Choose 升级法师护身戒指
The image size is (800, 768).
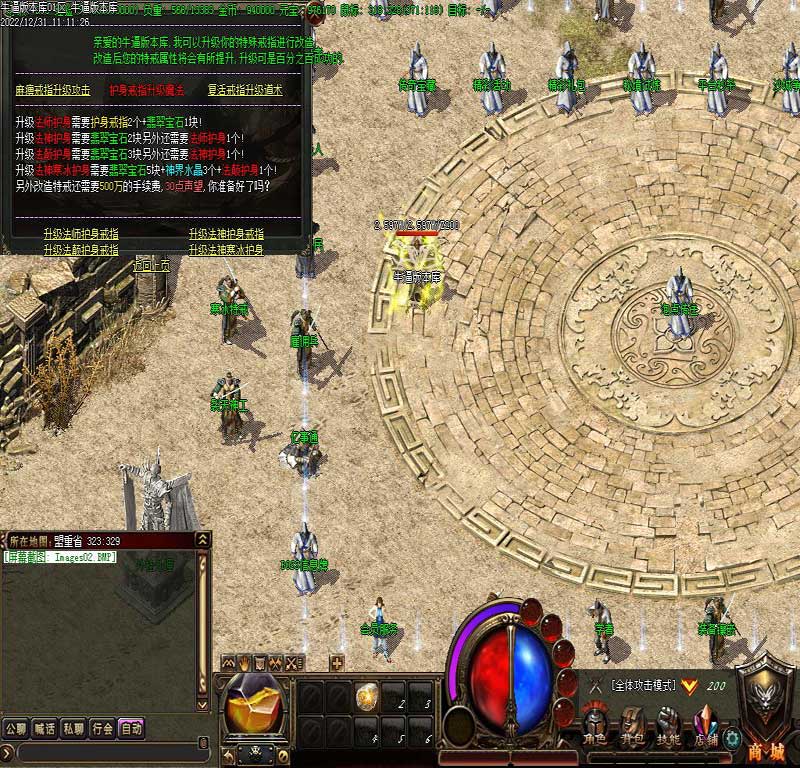(x=81, y=233)
